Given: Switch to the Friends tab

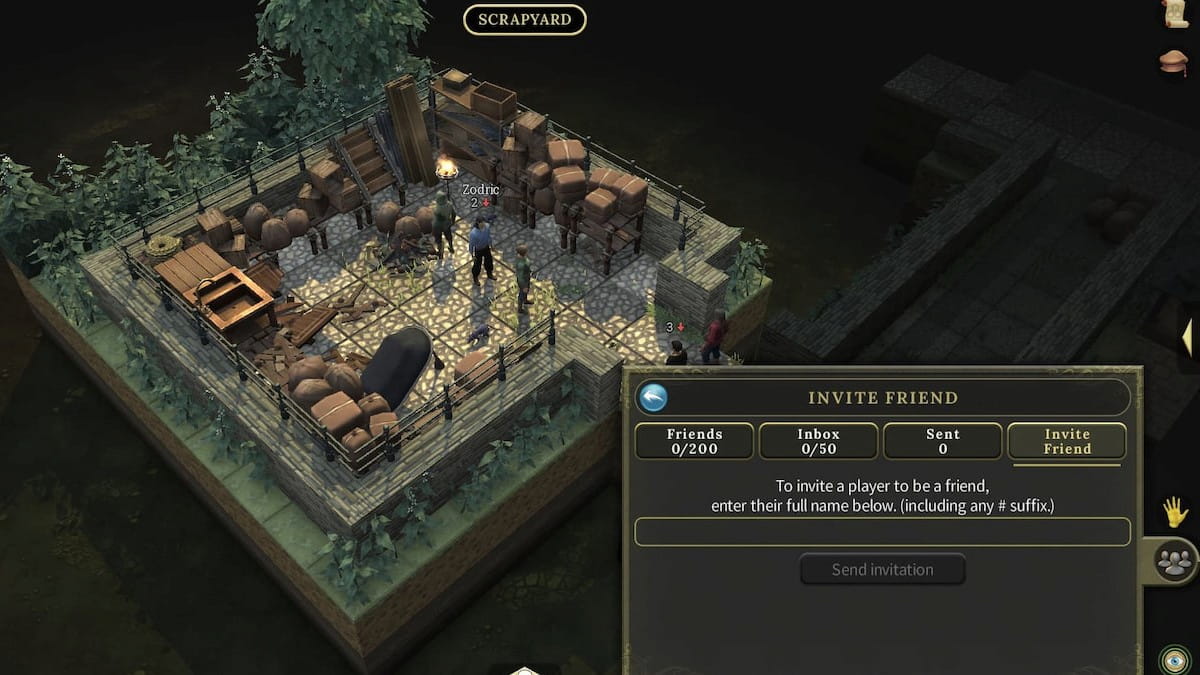Looking at the screenshot, I should tap(695, 441).
